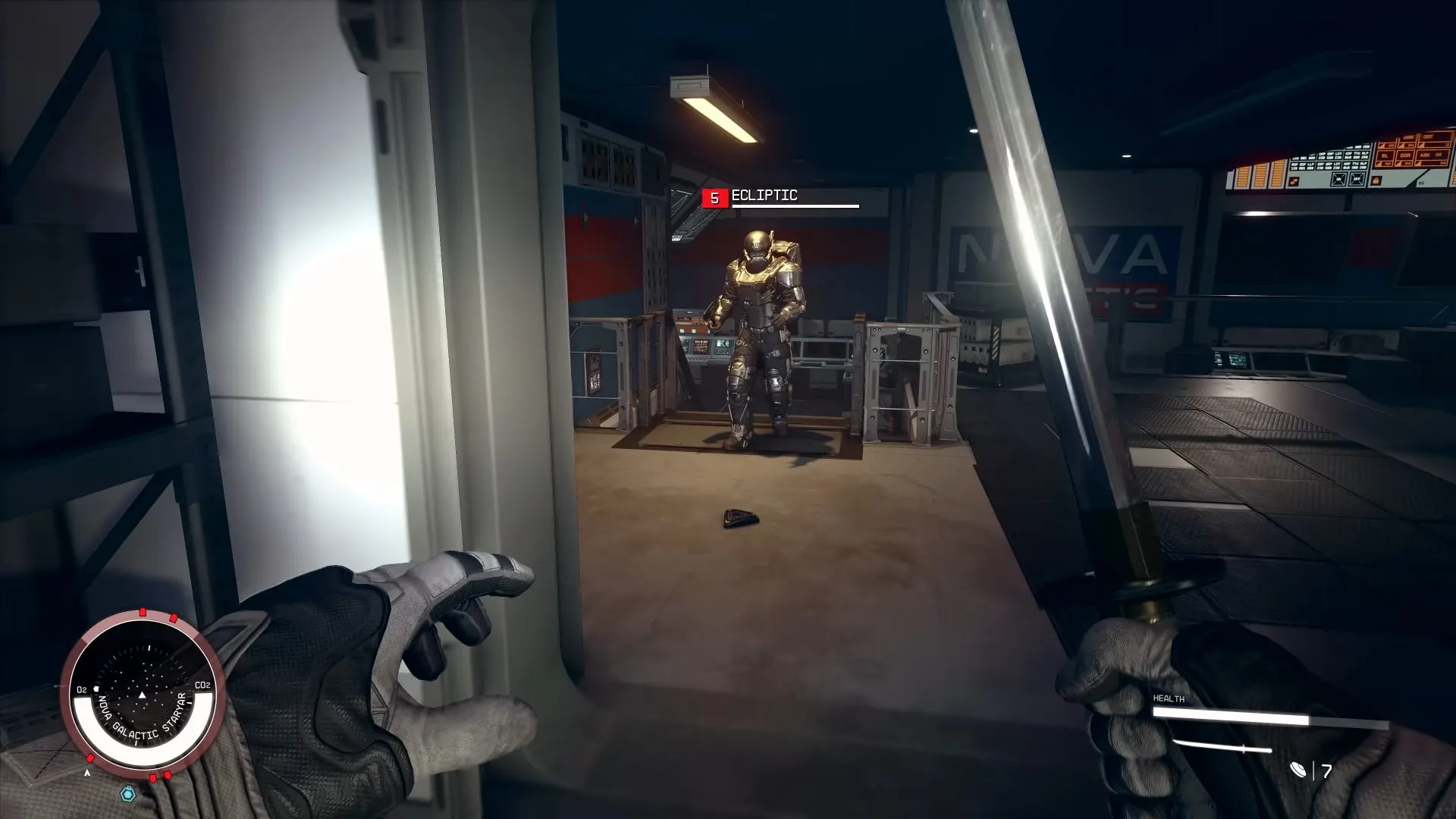Screen dimensions: 1456x819
Task: Click the HEALTH label above the health bar
Action: coord(1168,699)
